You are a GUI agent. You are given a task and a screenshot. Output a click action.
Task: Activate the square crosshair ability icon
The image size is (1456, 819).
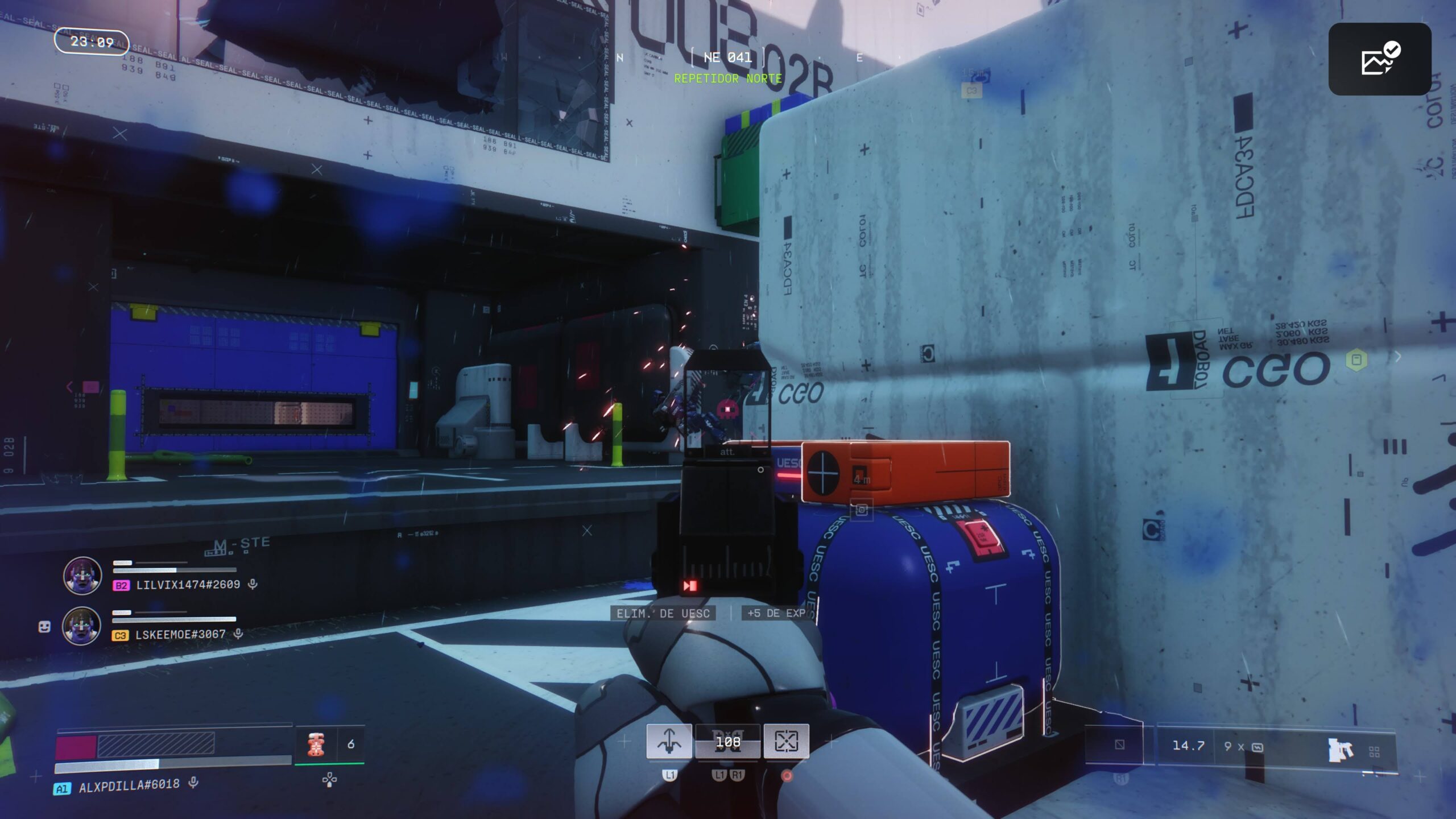786,741
